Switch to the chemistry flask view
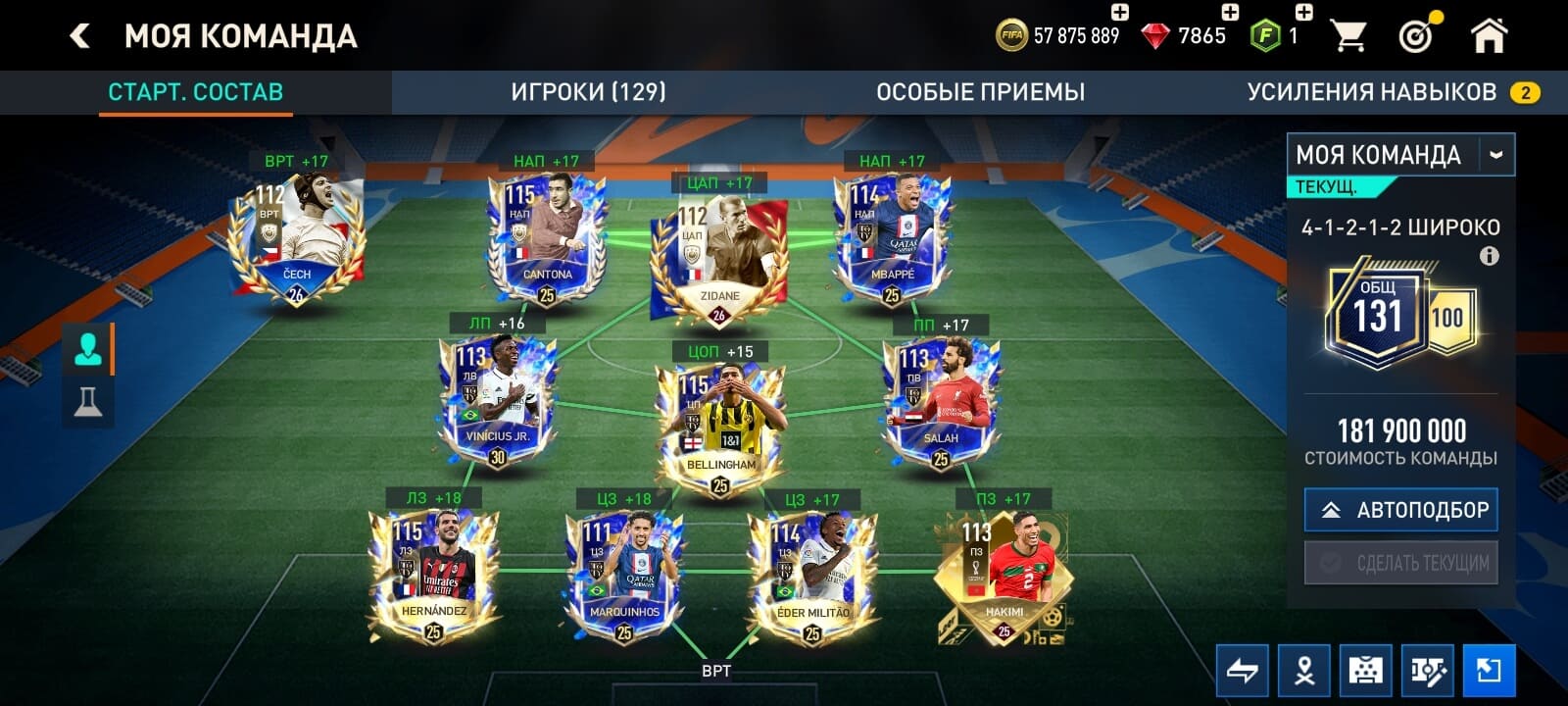 (x=88, y=401)
